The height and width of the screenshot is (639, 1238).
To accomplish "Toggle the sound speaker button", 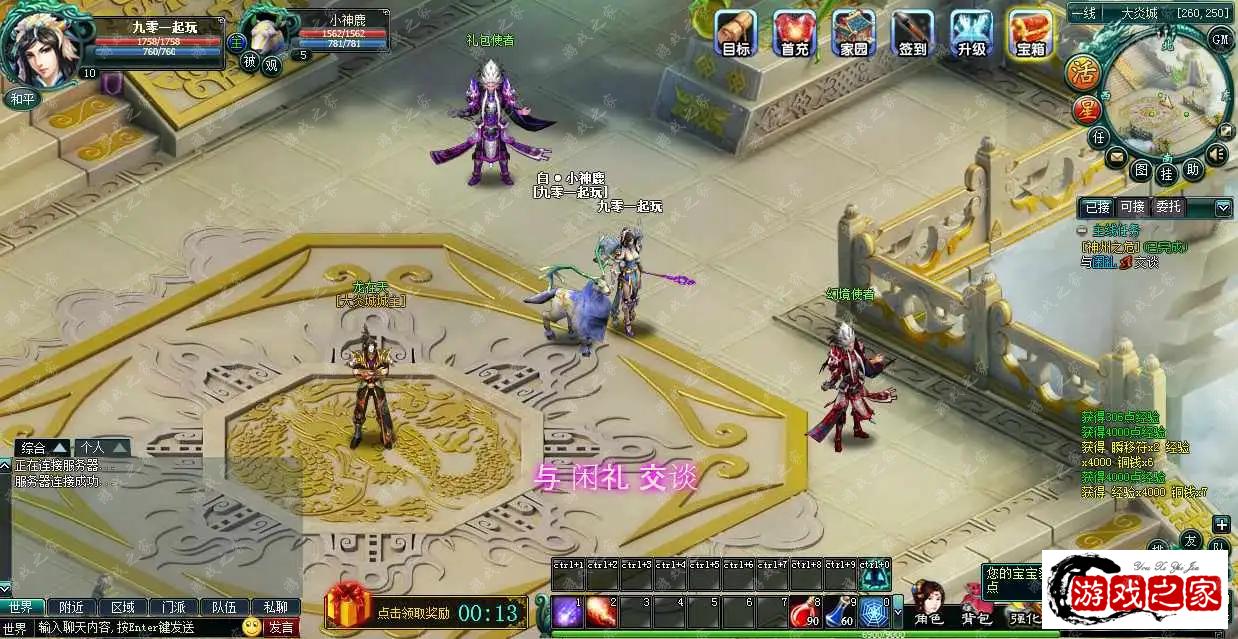I will click(x=1216, y=154).
